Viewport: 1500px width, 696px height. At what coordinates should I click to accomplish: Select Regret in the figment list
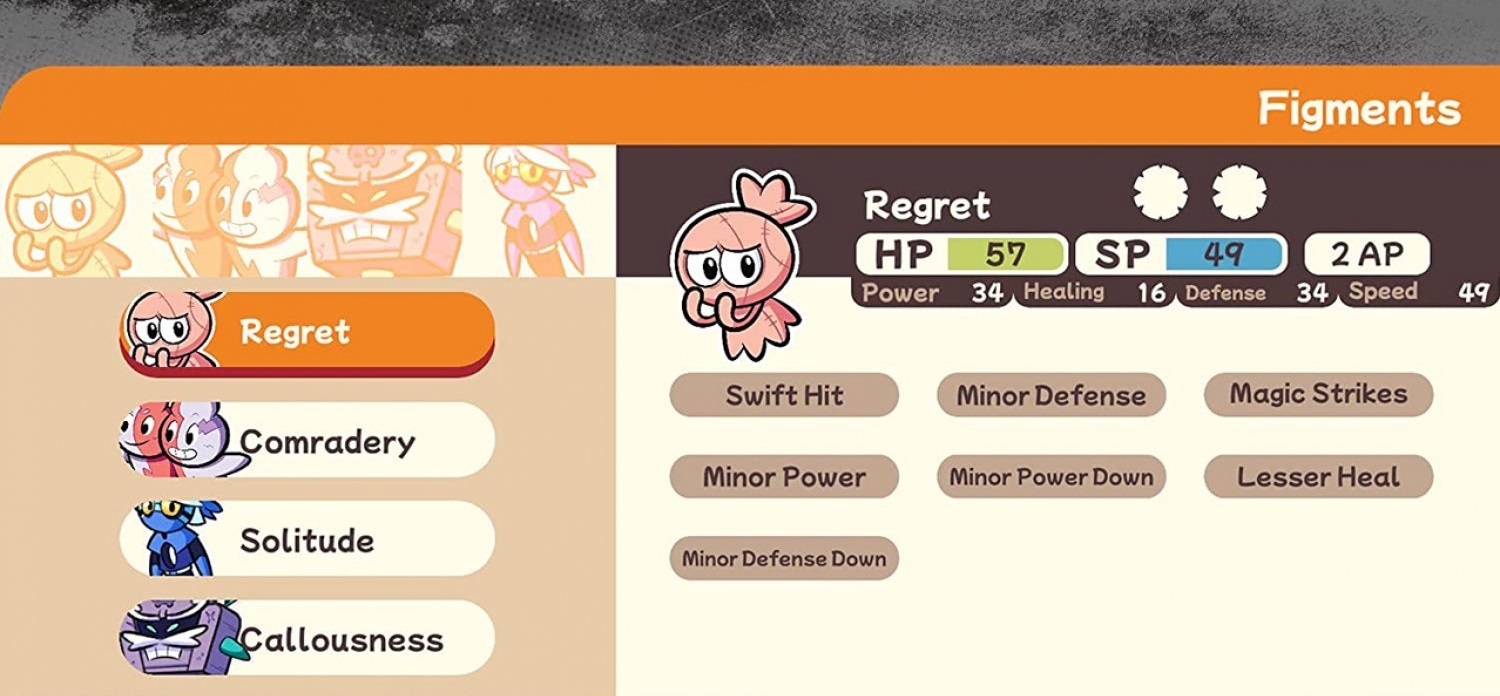(x=307, y=331)
